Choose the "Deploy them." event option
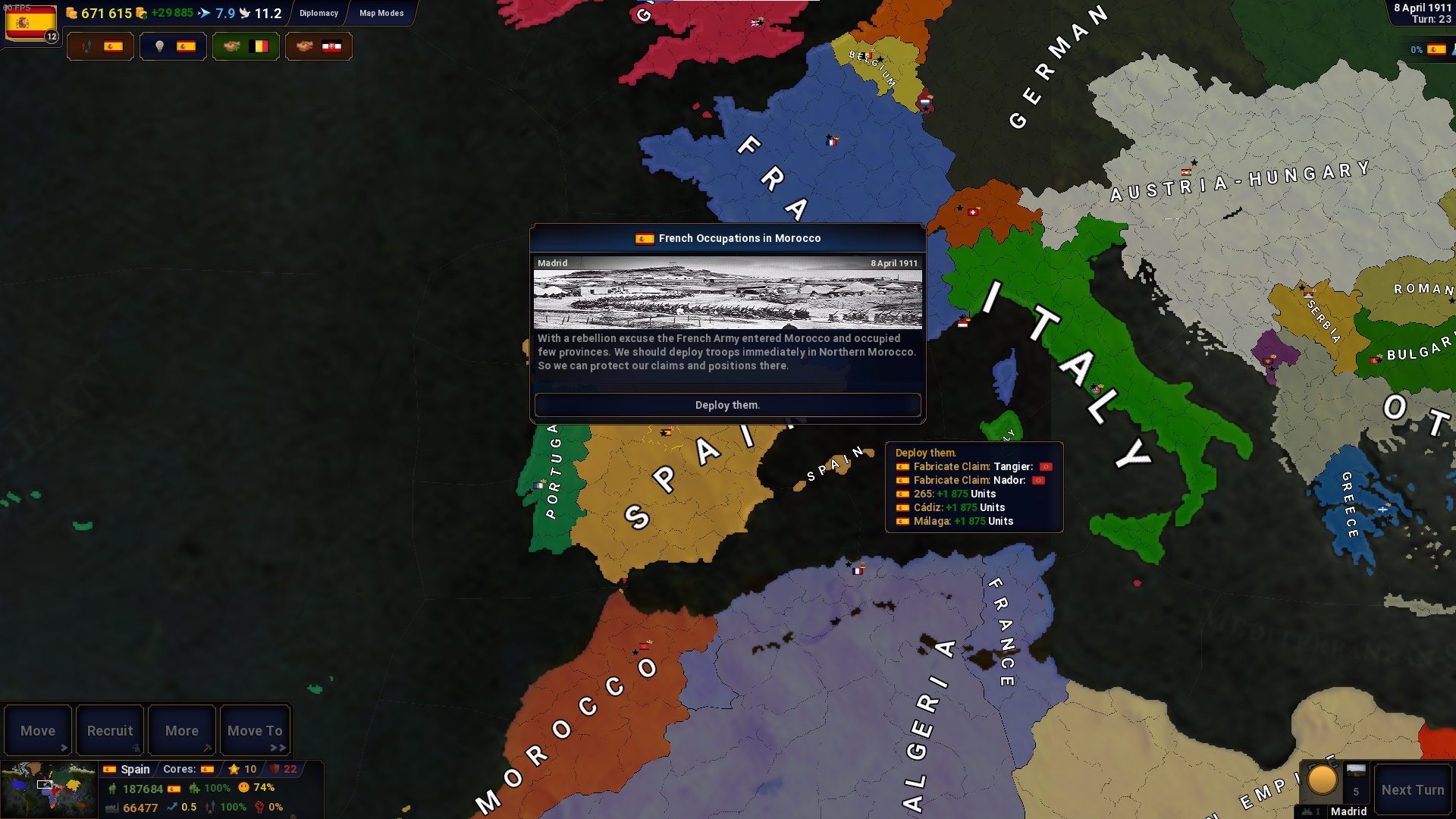Image resolution: width=1456 pixels, height=819 pixels. pos(727,405)
